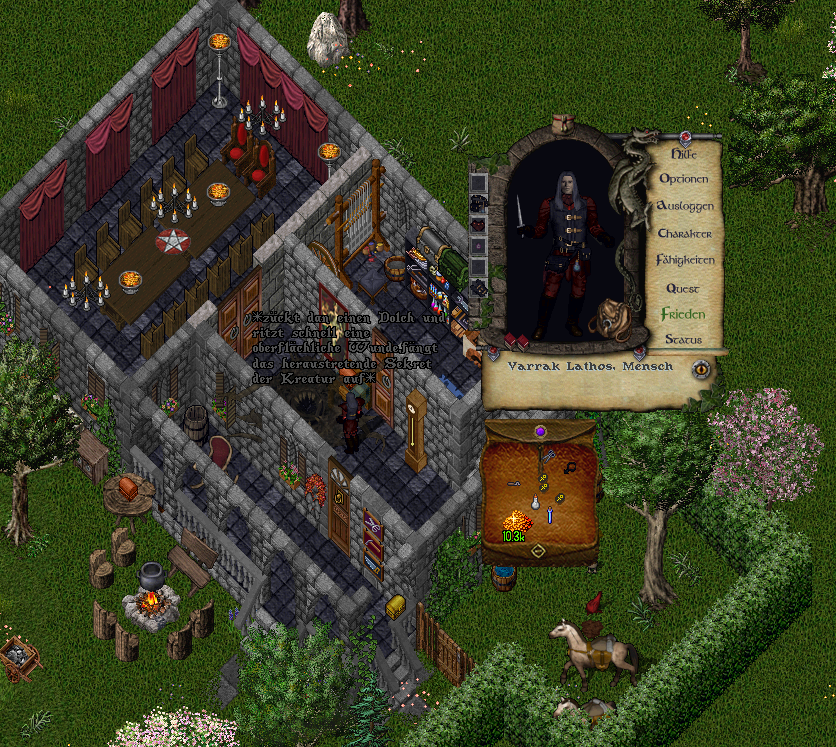The image size is (836, 747).
Task: Open the Quest log
Action: (684, 288)
